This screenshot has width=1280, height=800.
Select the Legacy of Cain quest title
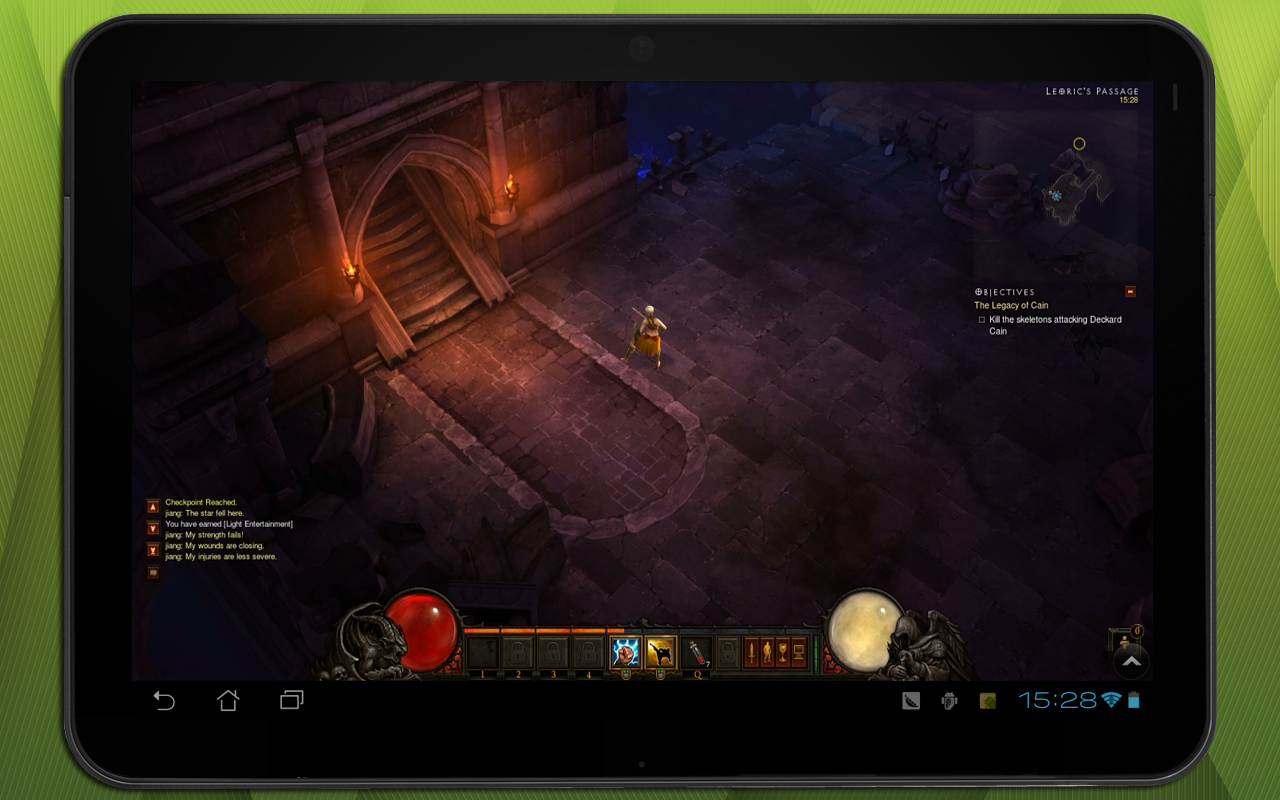tap(1011, 306)
